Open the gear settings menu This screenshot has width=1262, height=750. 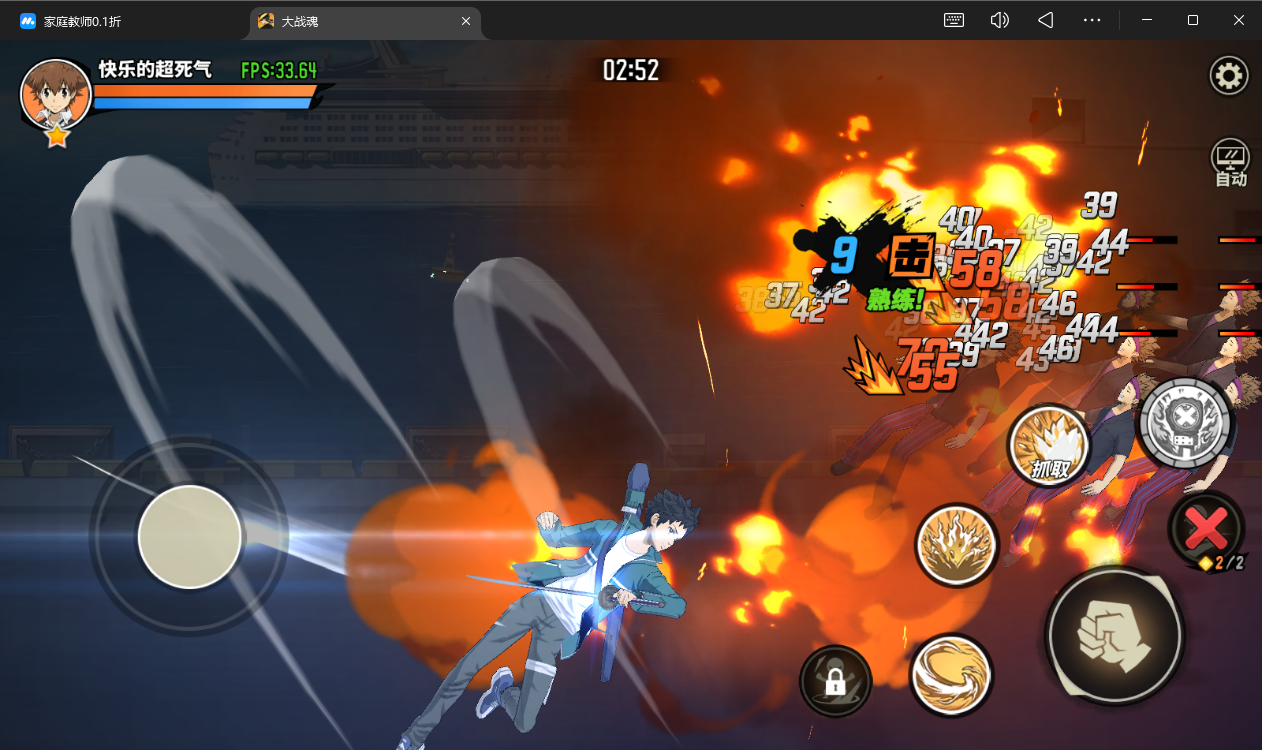coord(1229,76)
